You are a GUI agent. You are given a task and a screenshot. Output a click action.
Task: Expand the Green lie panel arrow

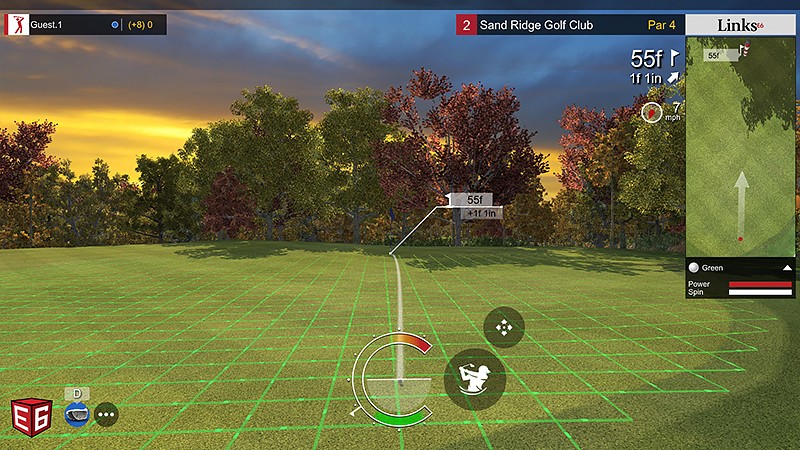pyautogui.click(x=787, y=268)
